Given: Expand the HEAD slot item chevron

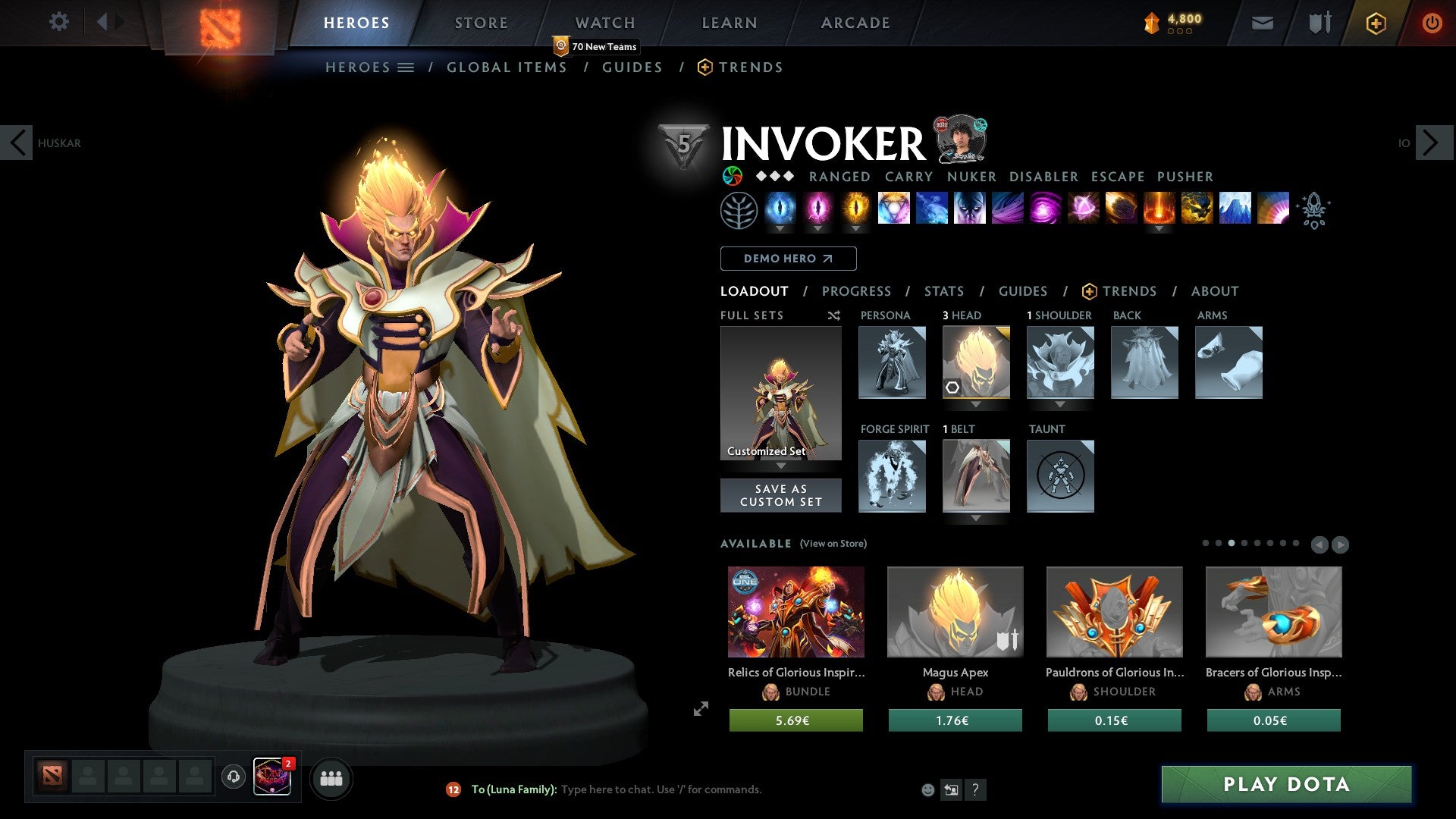Looking at the screenshot, I should [977, 404].
